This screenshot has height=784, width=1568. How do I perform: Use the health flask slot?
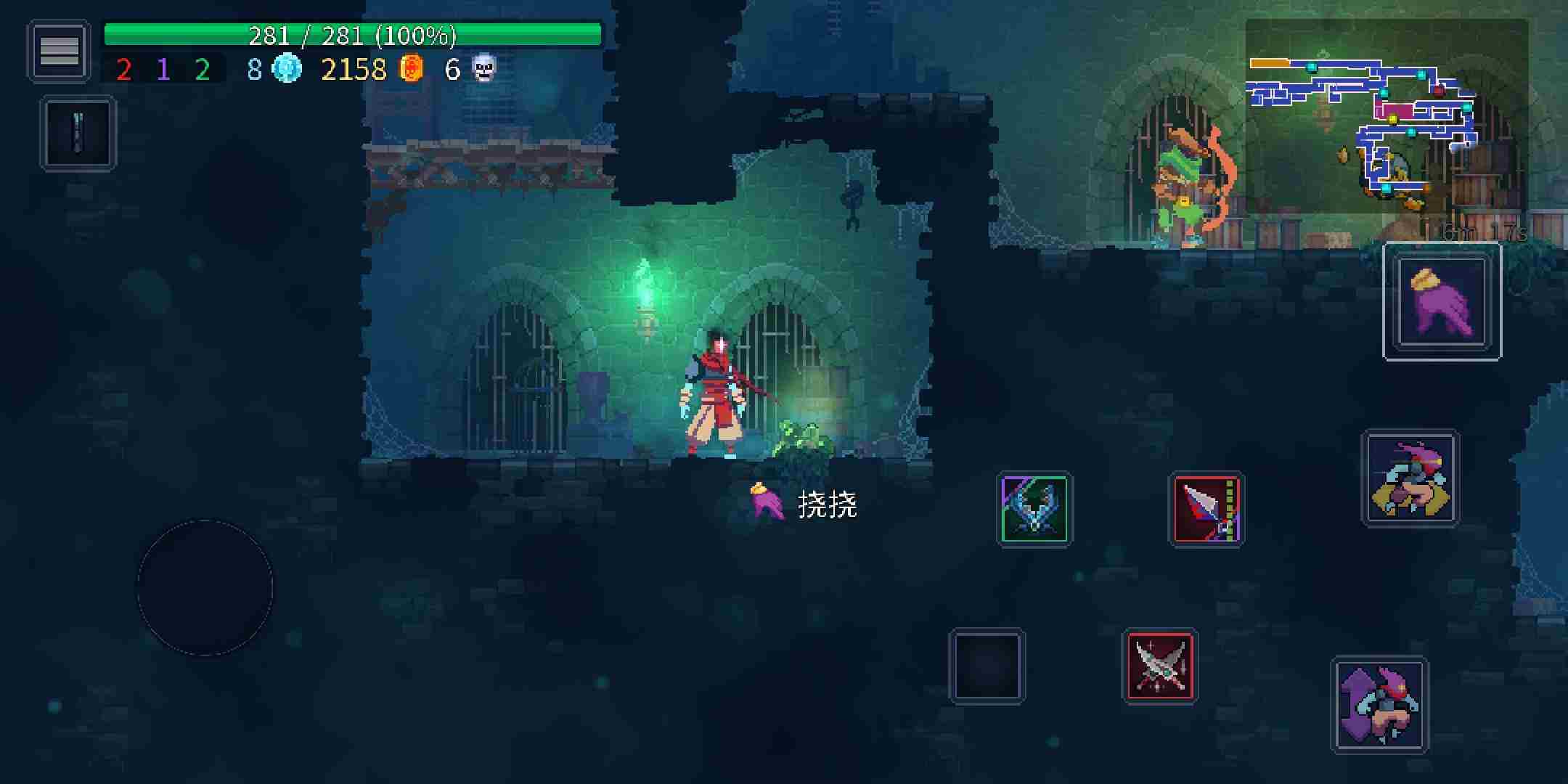tap(78, 134)
